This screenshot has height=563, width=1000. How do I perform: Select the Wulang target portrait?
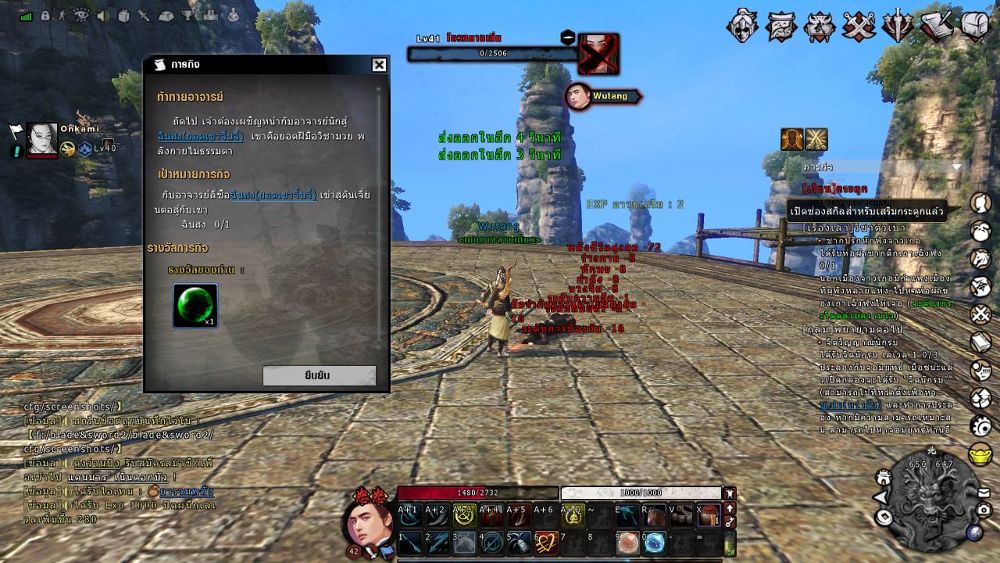[577, 96]
